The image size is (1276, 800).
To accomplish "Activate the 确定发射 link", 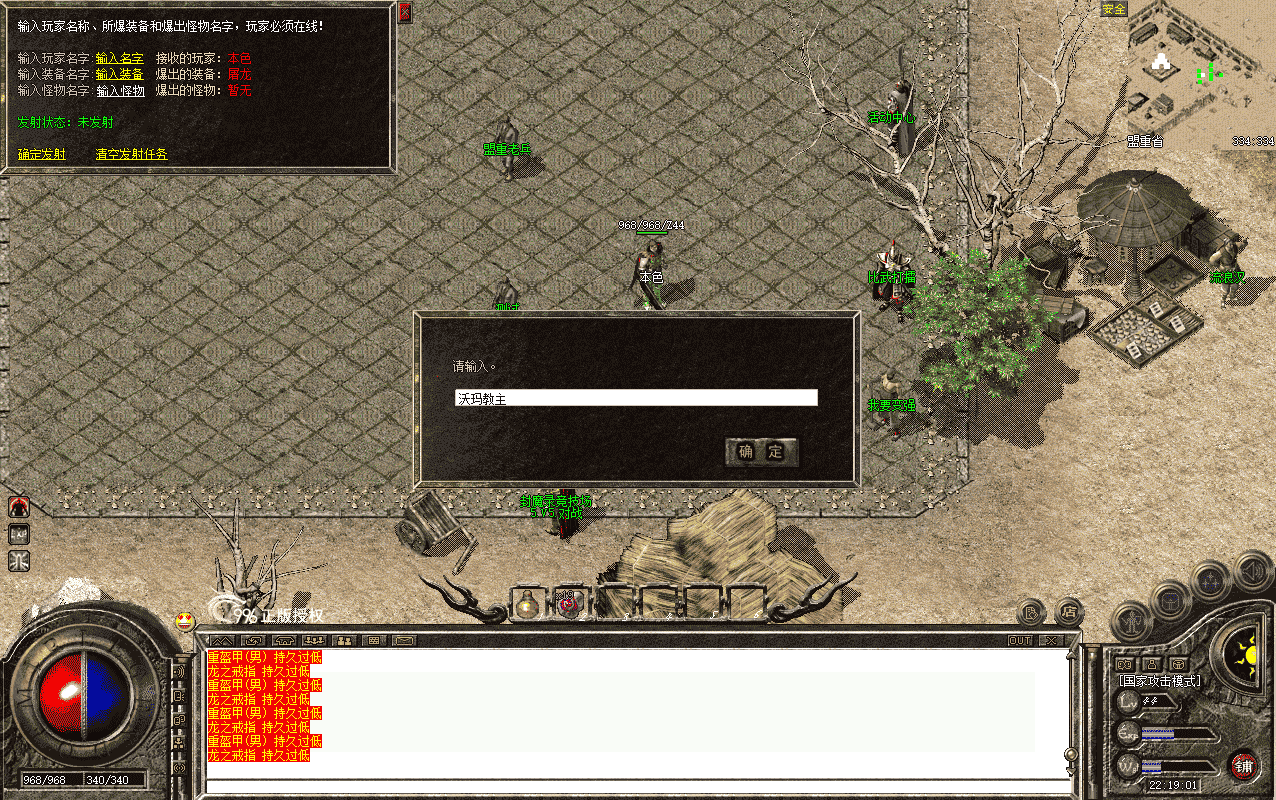I will (x=42, y=154).
